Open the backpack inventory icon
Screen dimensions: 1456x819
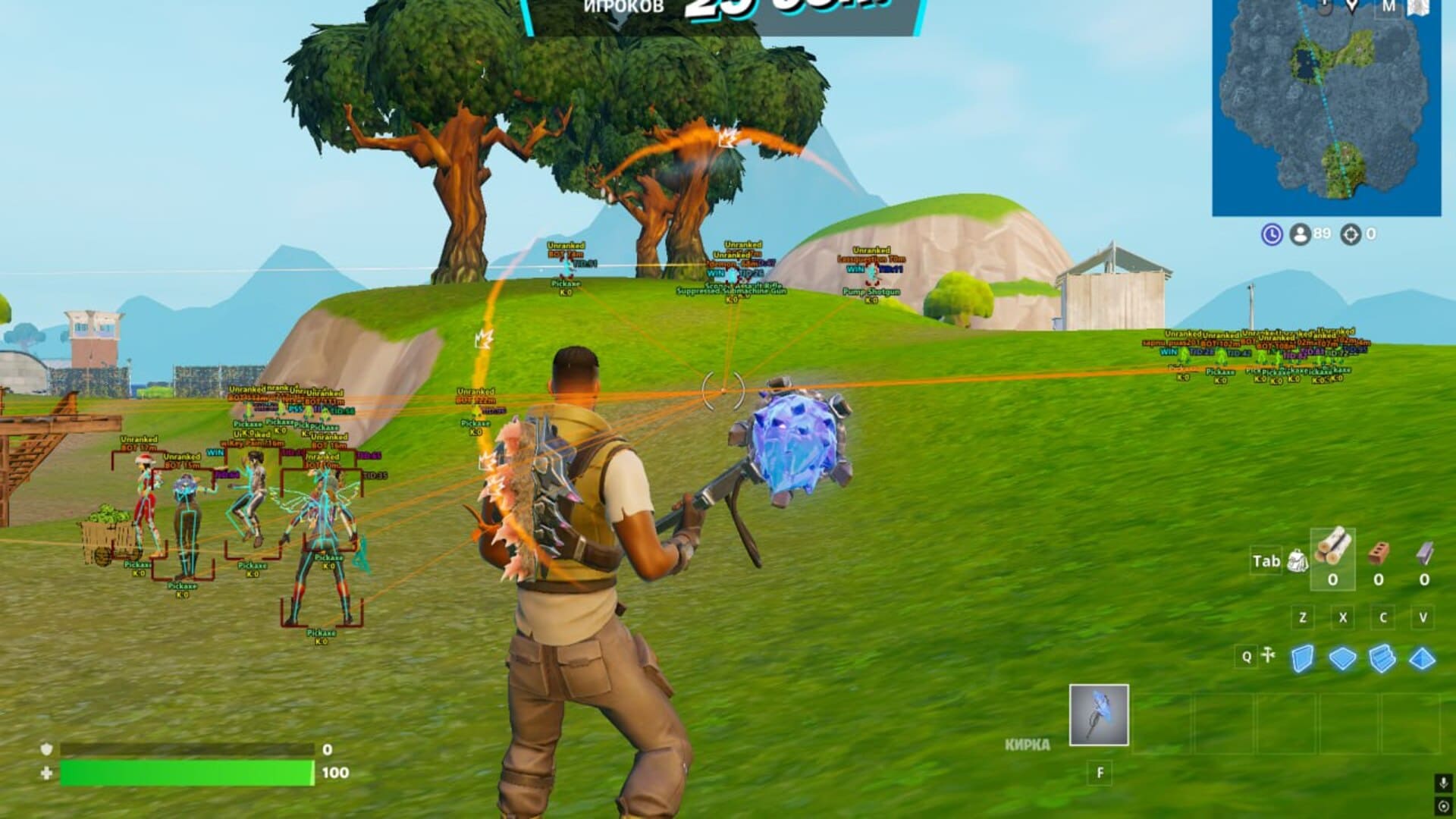click(x=1298, y=562)
